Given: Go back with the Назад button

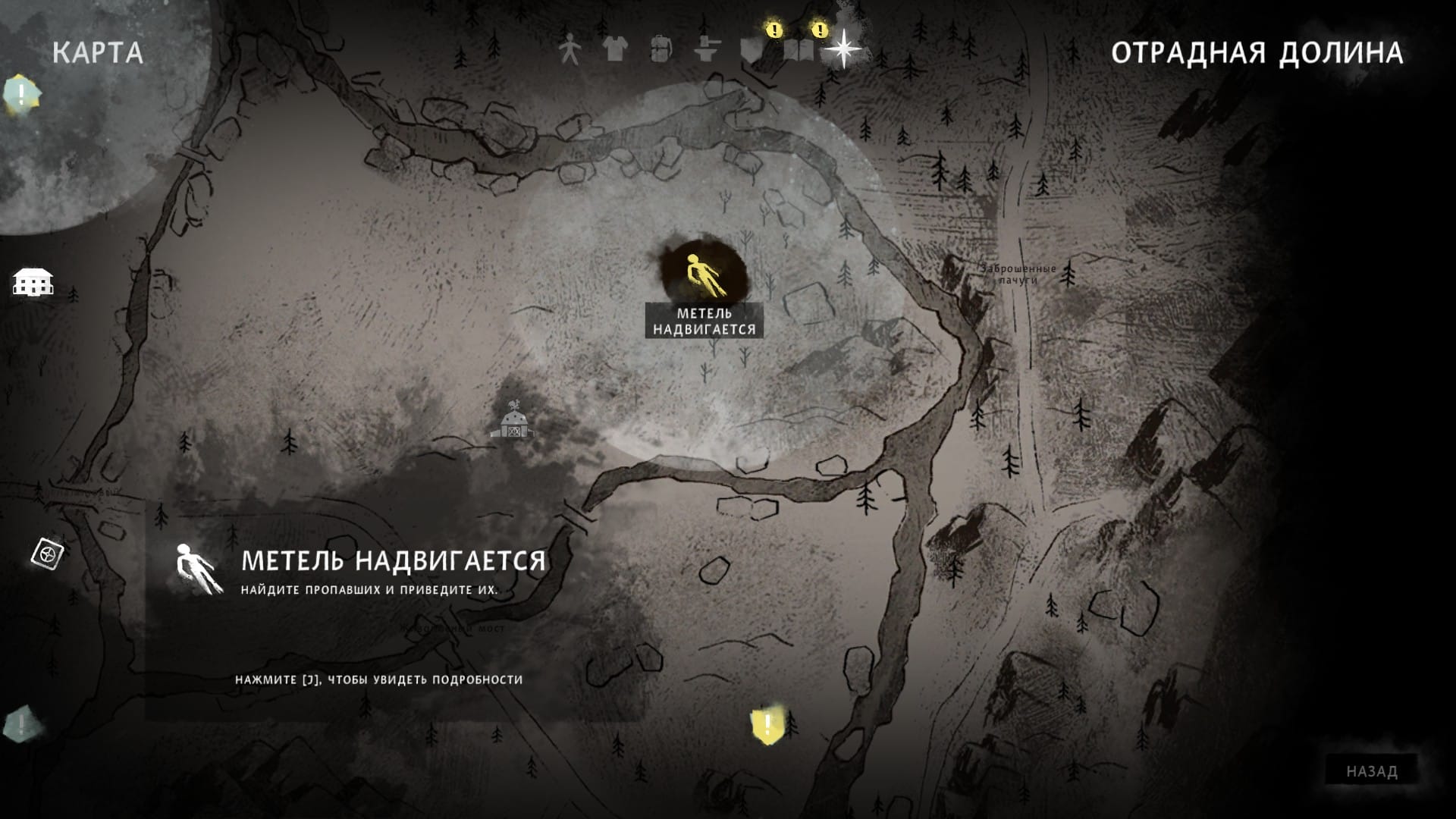Looking at the screenshot, I should pyautogui.click(x=1371, y=771).
